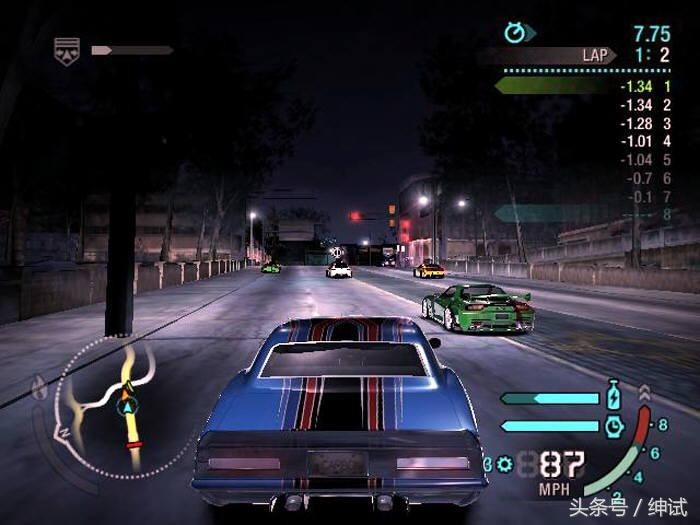This screenshot has width=700, height=525.
Task: Activate the nitrous bottle icon
Action: 615,397
